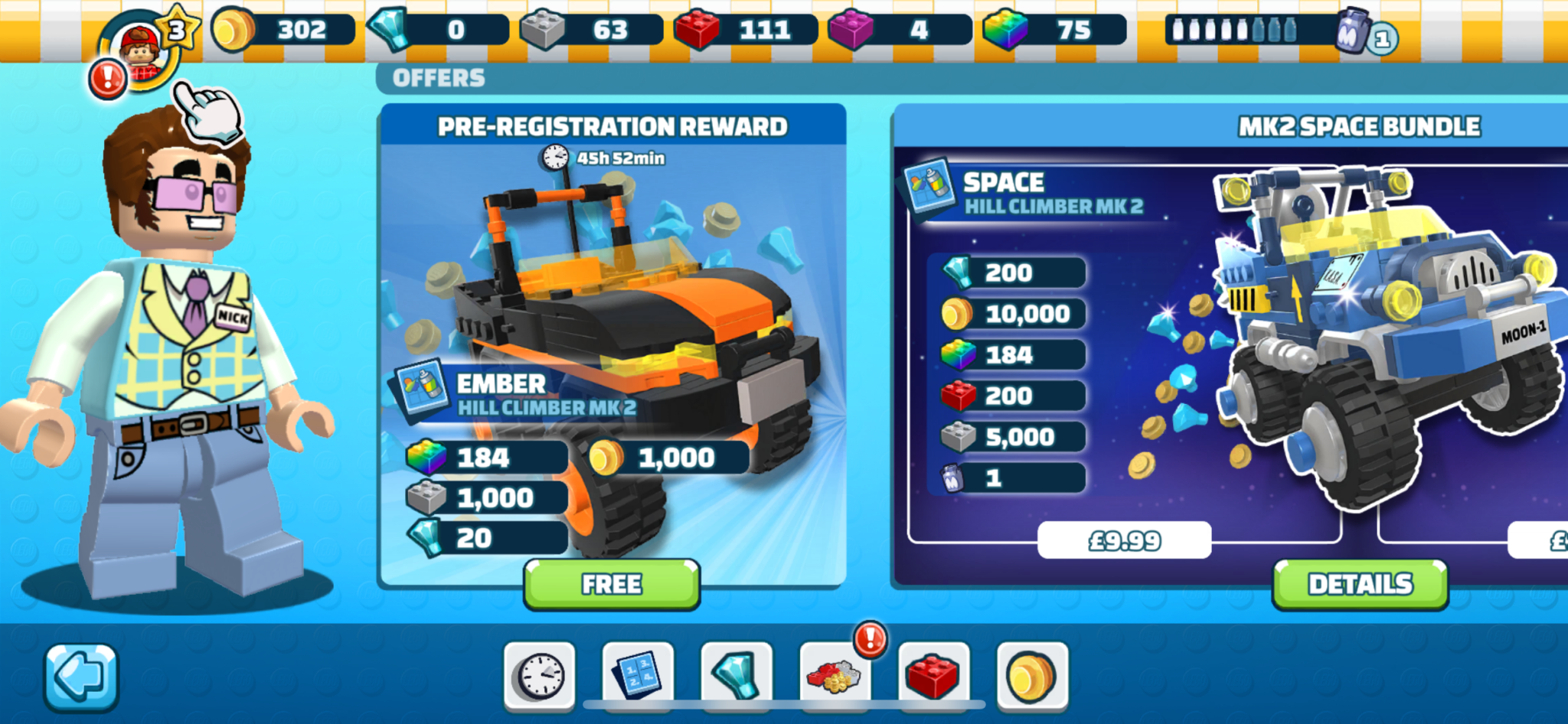Image resolution: width=1568 pixels, height=724 pixels.
Task: View DETAILS of the MK2 Space Bundle
Action: tap(1359, 582)
